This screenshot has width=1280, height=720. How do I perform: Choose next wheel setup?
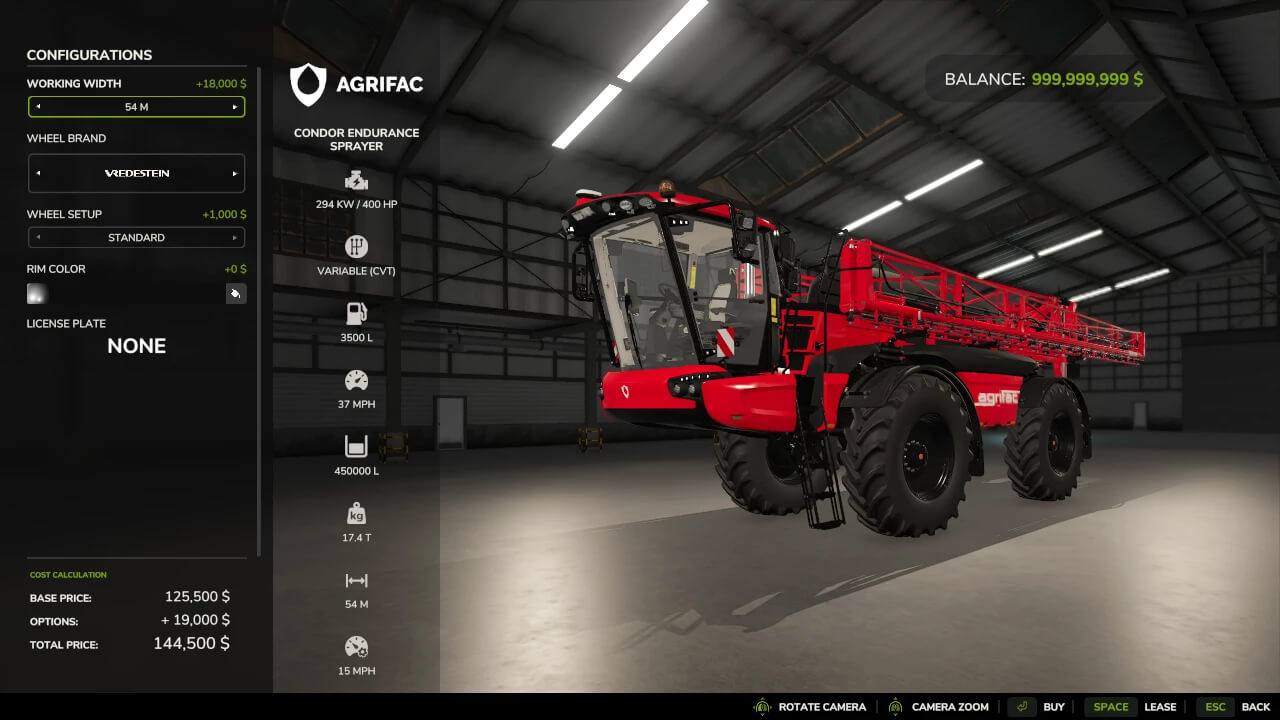pos(235,238)
